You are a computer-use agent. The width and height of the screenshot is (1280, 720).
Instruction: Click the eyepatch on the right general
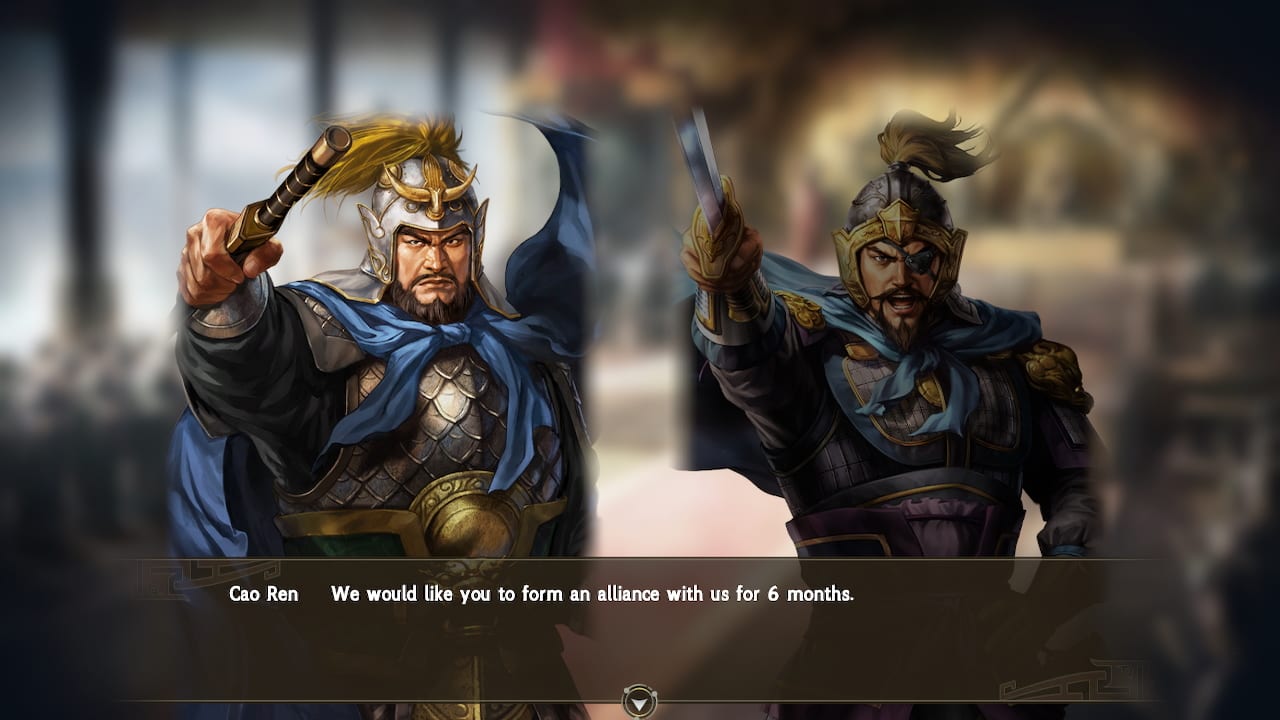(x=920, y=258)
